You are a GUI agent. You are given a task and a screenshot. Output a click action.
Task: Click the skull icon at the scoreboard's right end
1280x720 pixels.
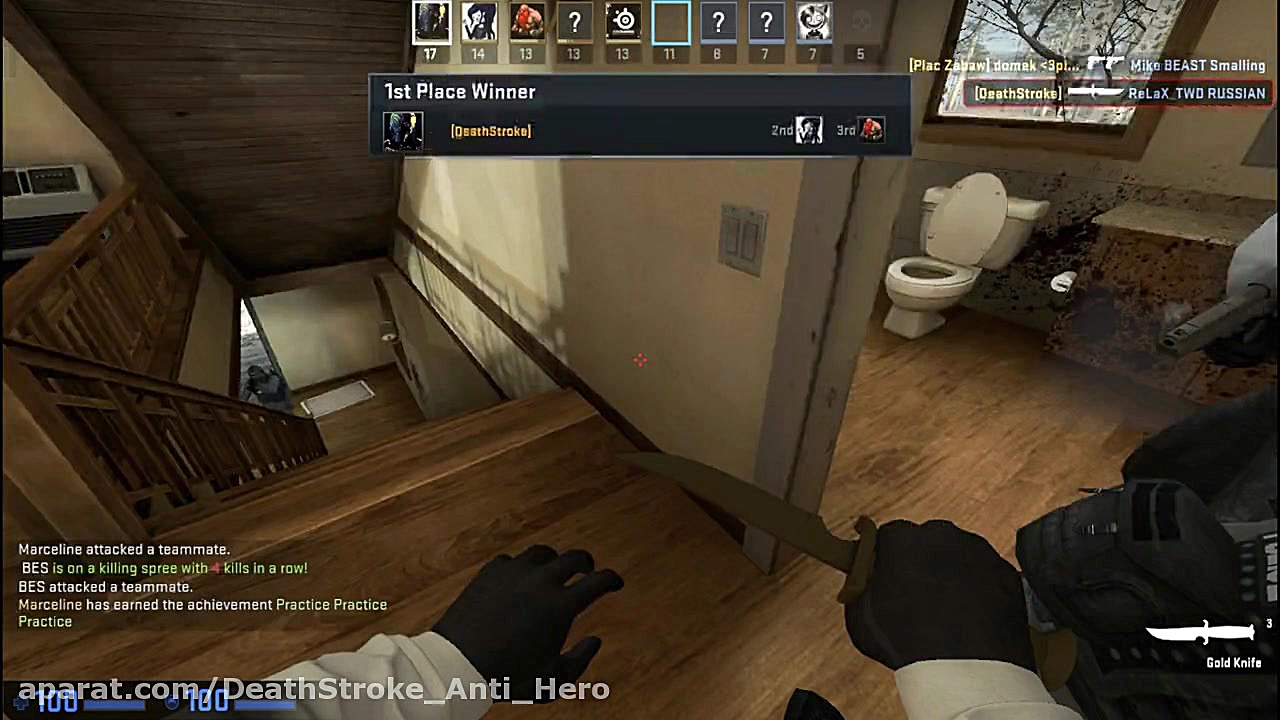860,21
